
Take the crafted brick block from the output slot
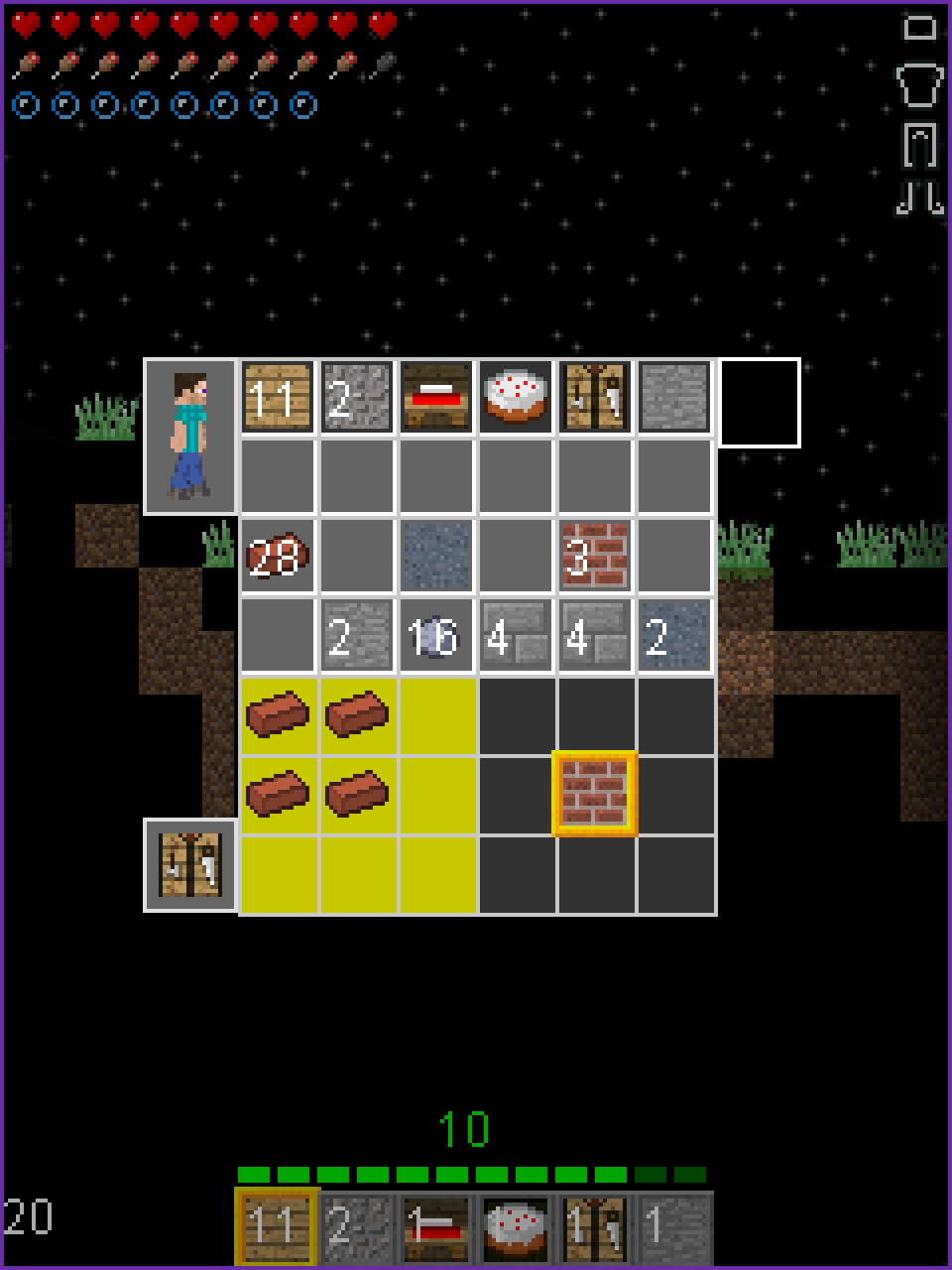pyautogui.click(x=595, y=795)
